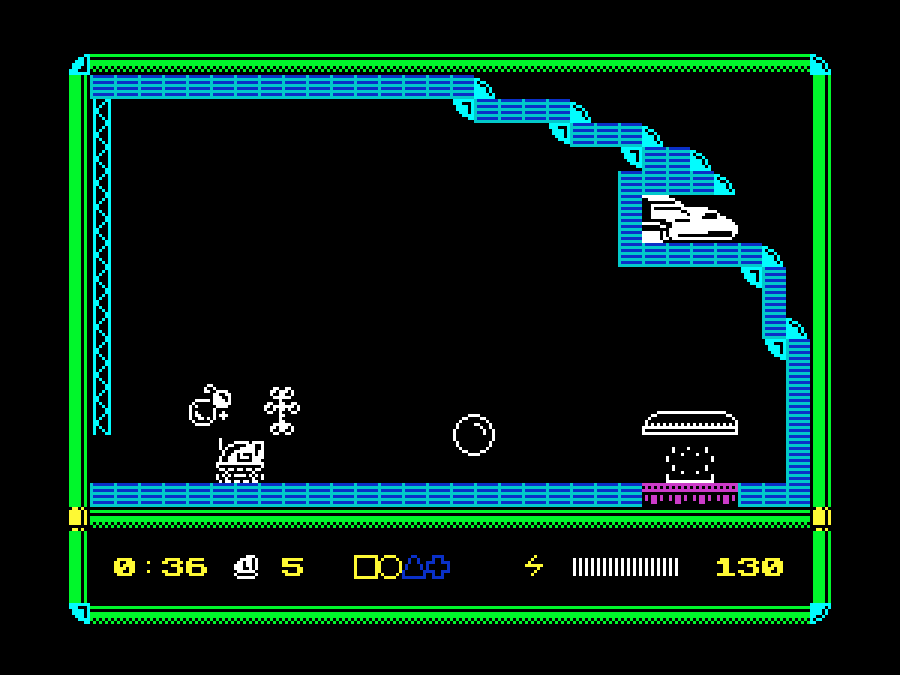The image size is (900, 675).
Task: Select the yellow circle shape icon
Action: tap(389, 567)
